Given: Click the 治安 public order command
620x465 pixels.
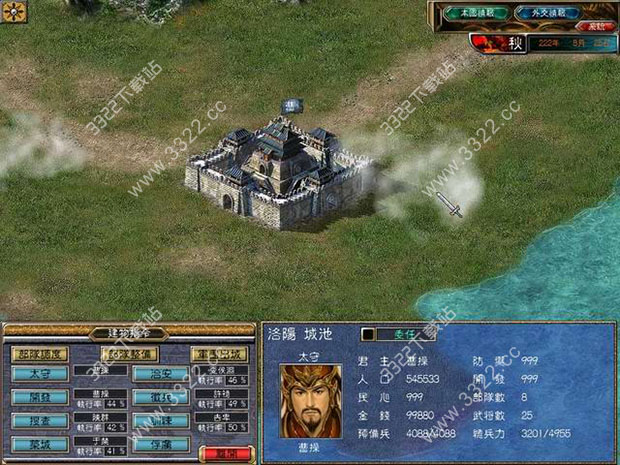Looking at the screenshot, I should point(161,375).
